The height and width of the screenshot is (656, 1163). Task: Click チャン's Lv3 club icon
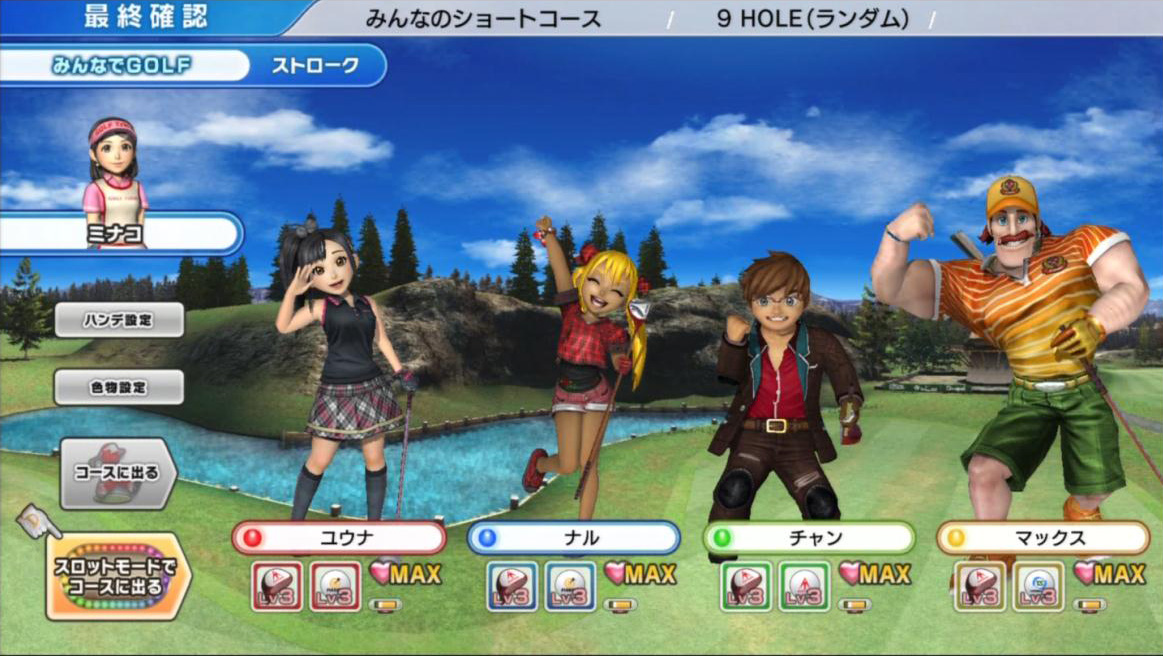746,586
